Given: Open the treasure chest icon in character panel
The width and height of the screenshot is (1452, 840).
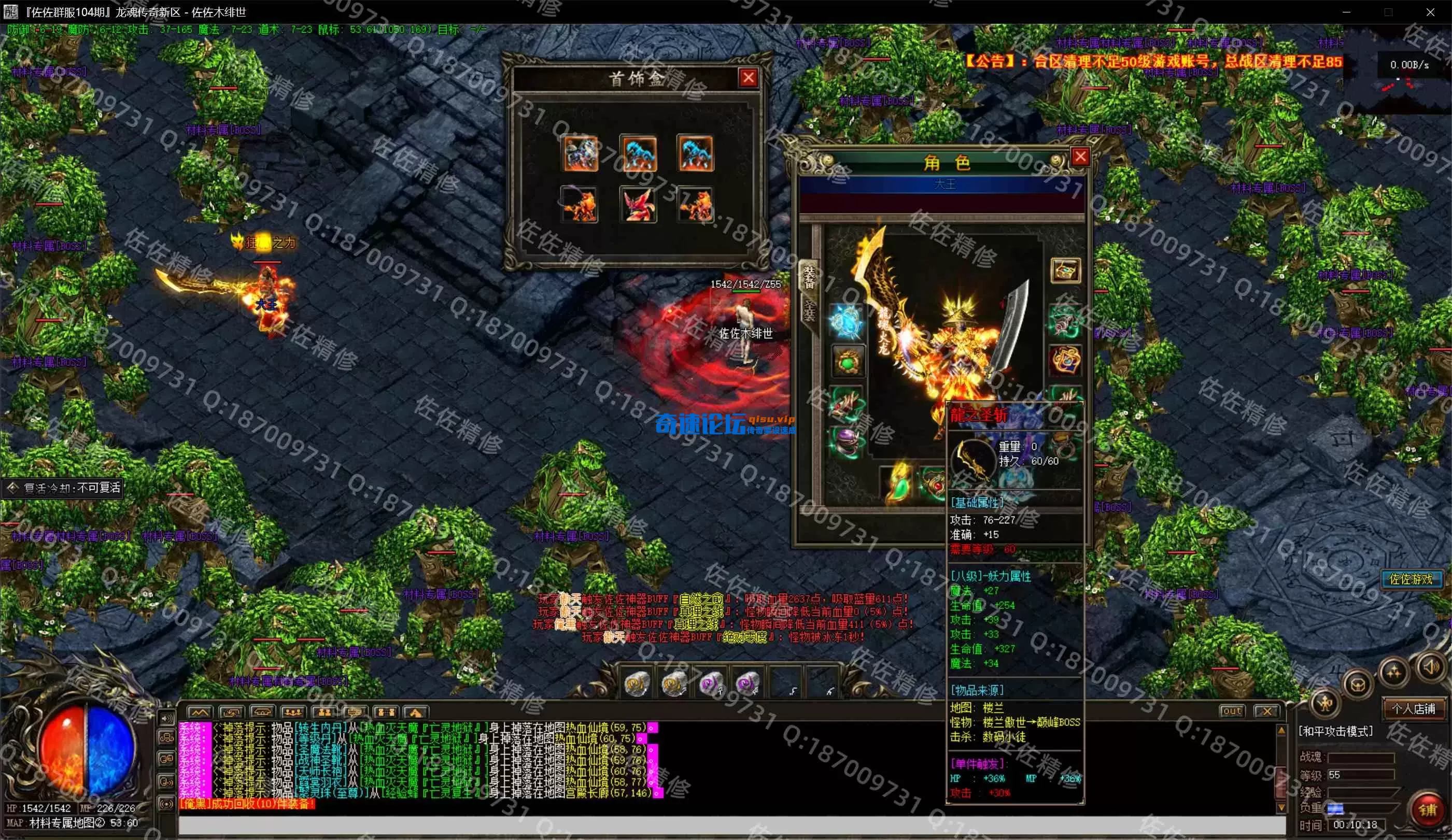Looking at the screenshot, I should point(1065,270).
